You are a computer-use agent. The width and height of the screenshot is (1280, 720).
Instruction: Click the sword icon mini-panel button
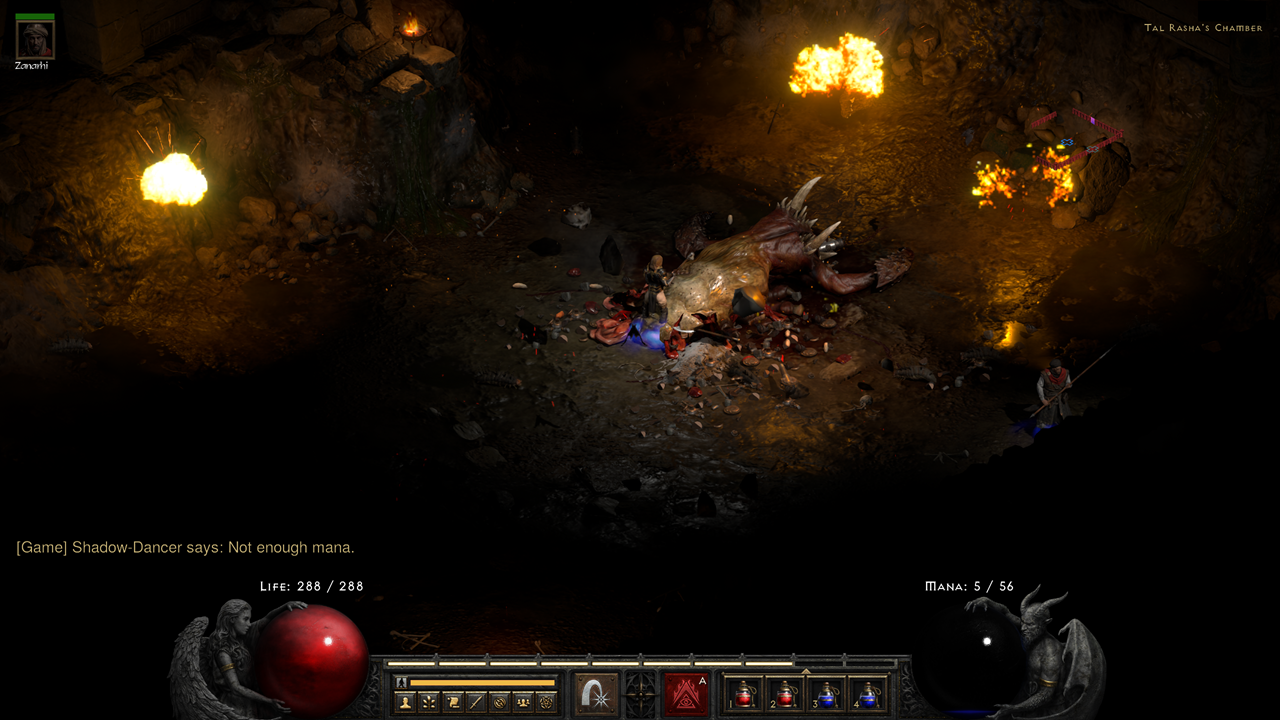[476, 702]
